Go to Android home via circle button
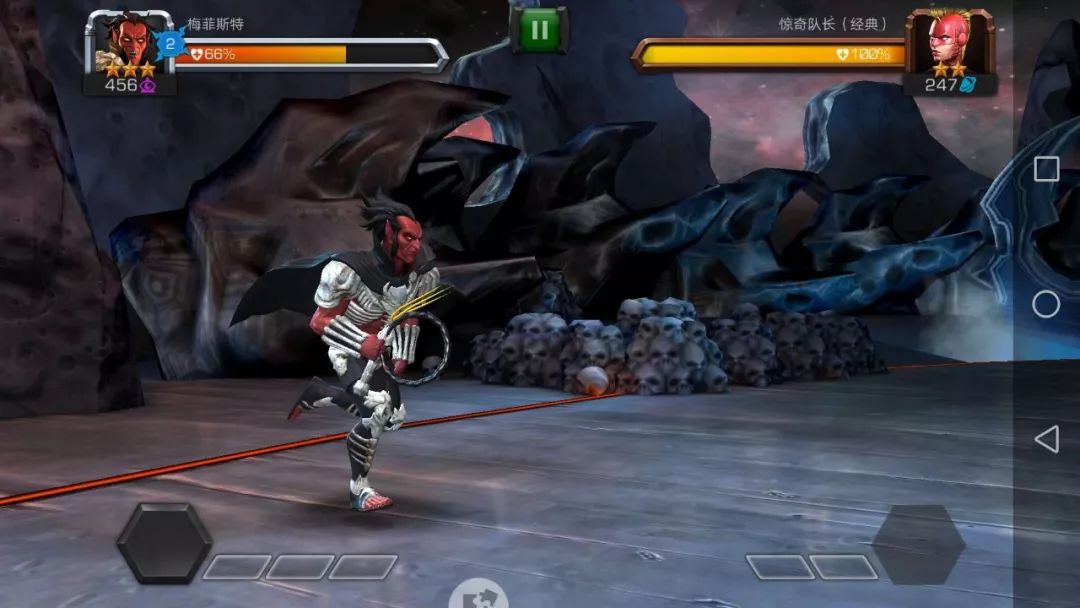1080x608 pixels. [x=1046, y=304]
